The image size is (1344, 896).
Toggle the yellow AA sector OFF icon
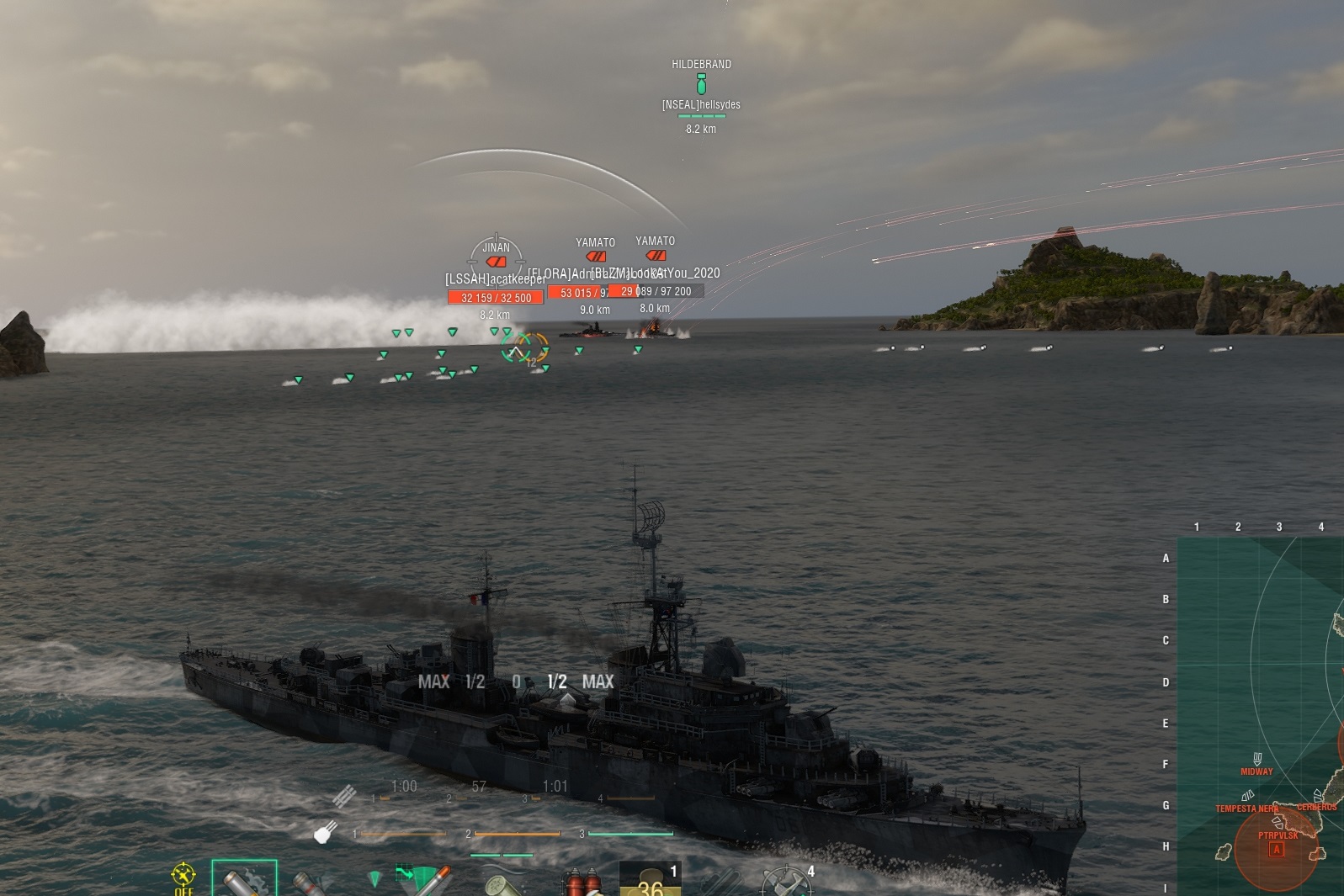click(x=183, y=878)
